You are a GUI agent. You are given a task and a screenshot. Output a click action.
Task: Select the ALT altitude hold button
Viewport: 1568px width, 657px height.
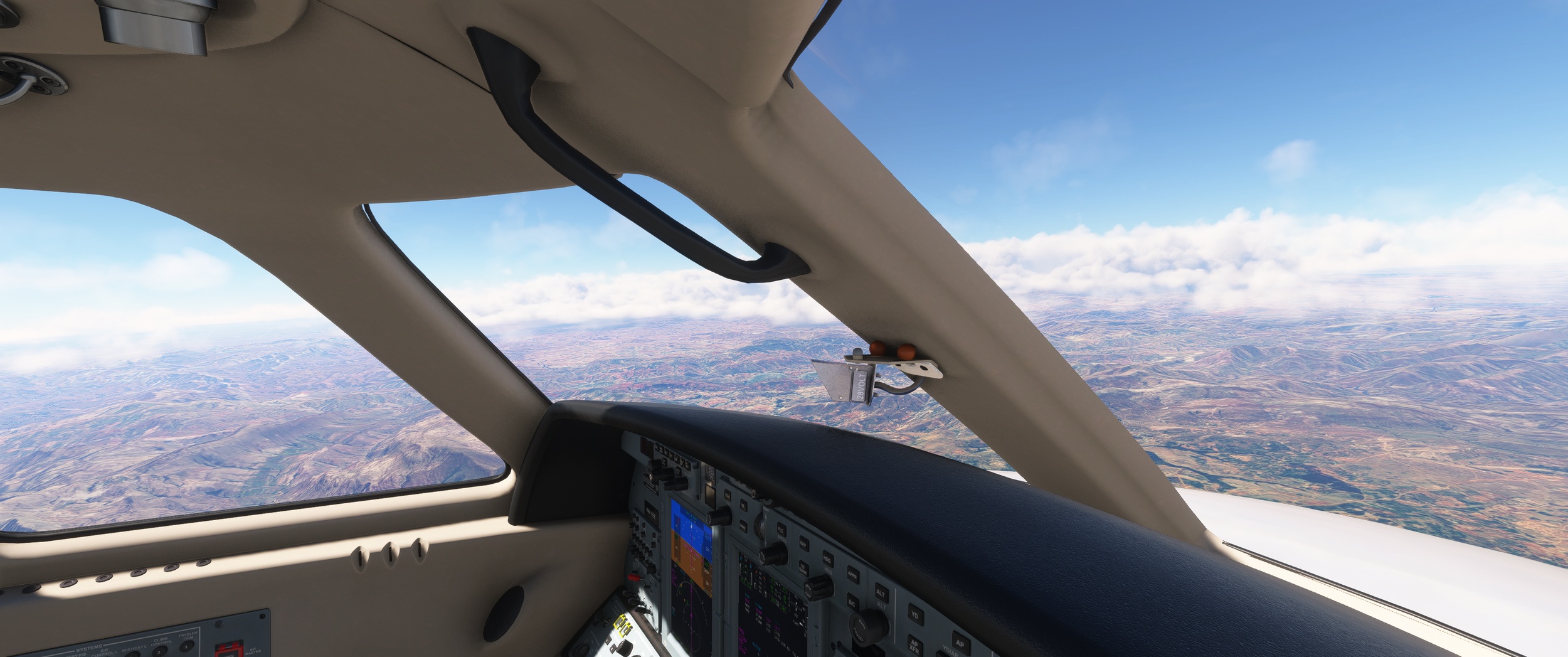point(881,593)
